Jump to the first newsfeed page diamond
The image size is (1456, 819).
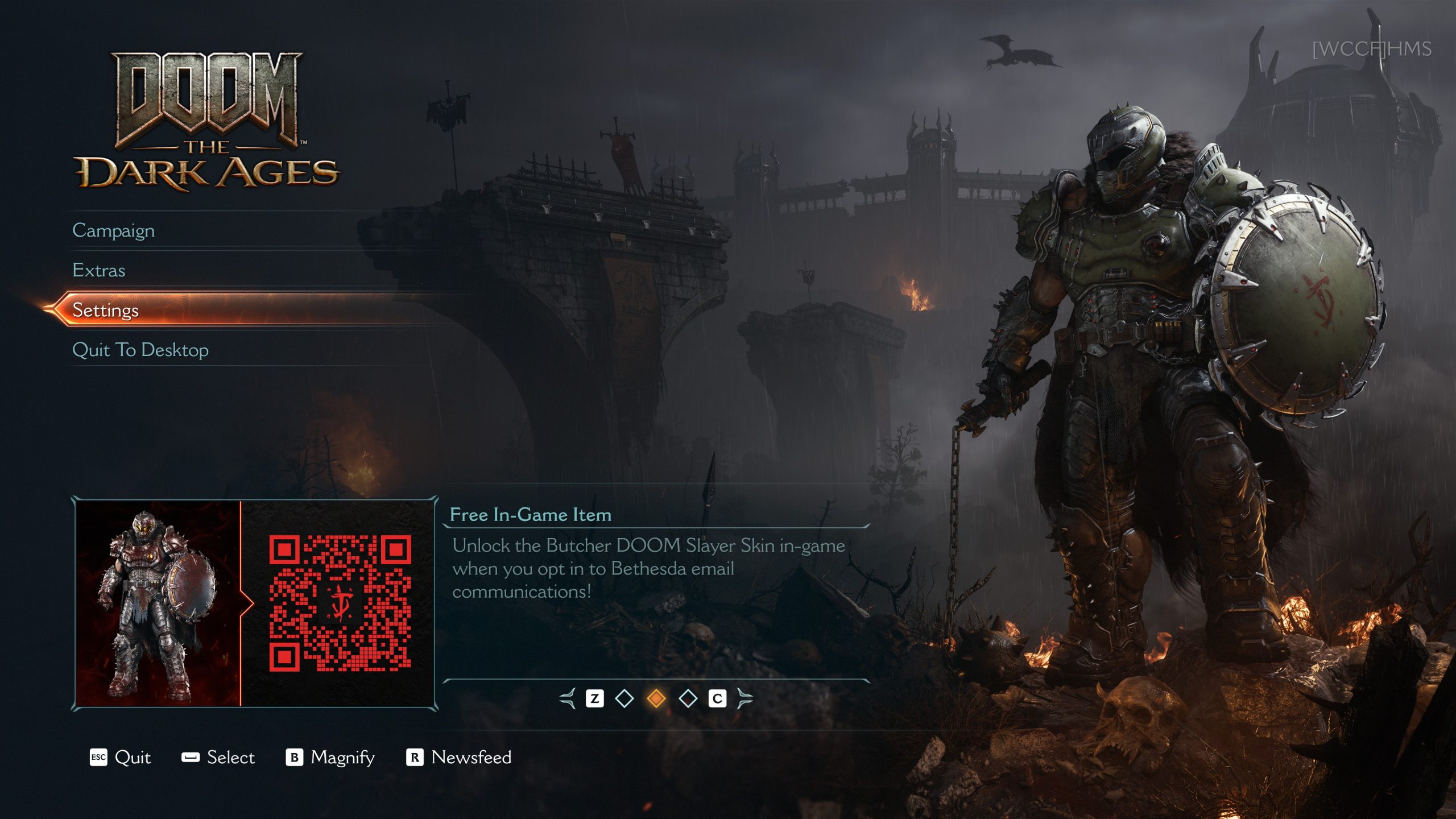[x=624, y=698]
